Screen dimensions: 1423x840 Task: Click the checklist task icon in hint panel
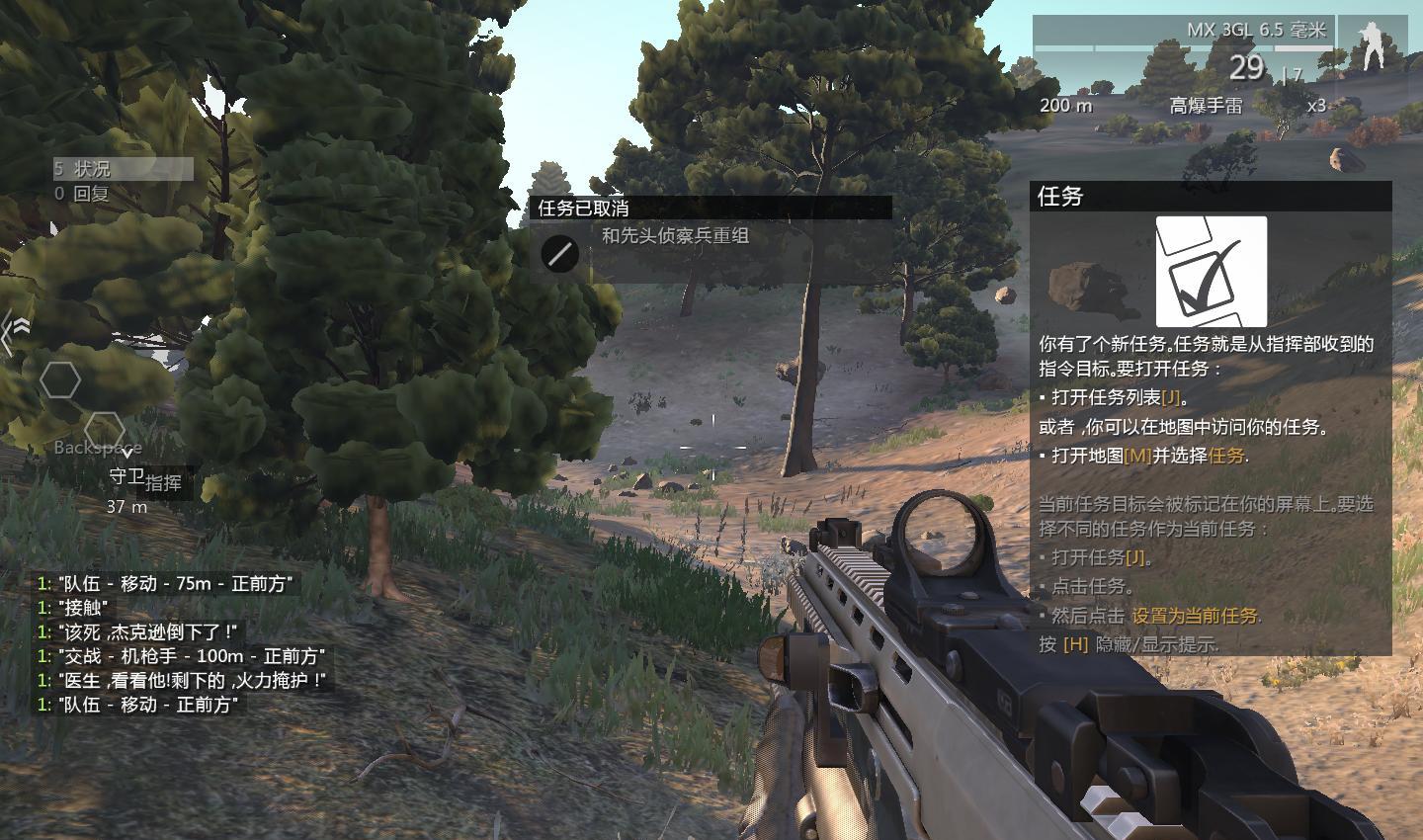(x=1211, y=272)
